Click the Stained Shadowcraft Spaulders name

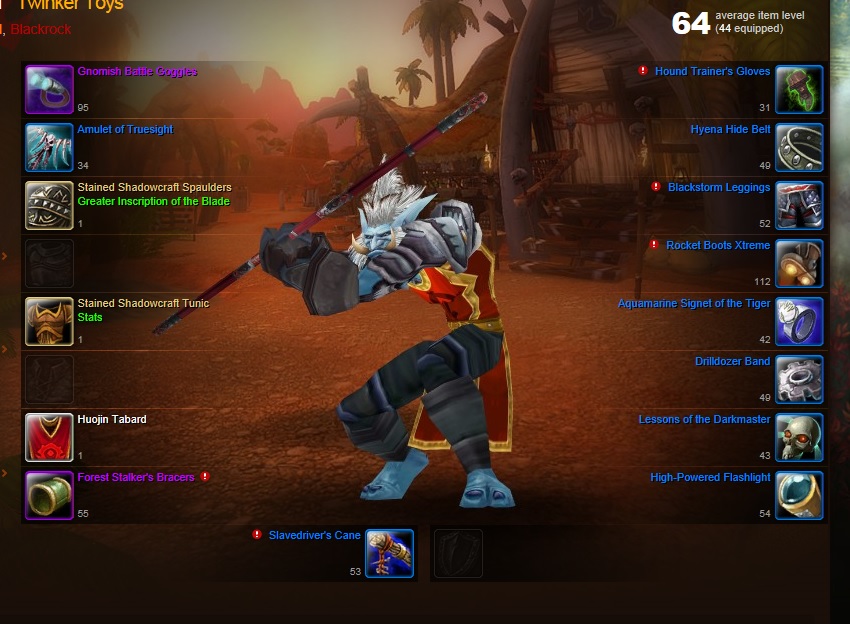click(x=154, y=188)
